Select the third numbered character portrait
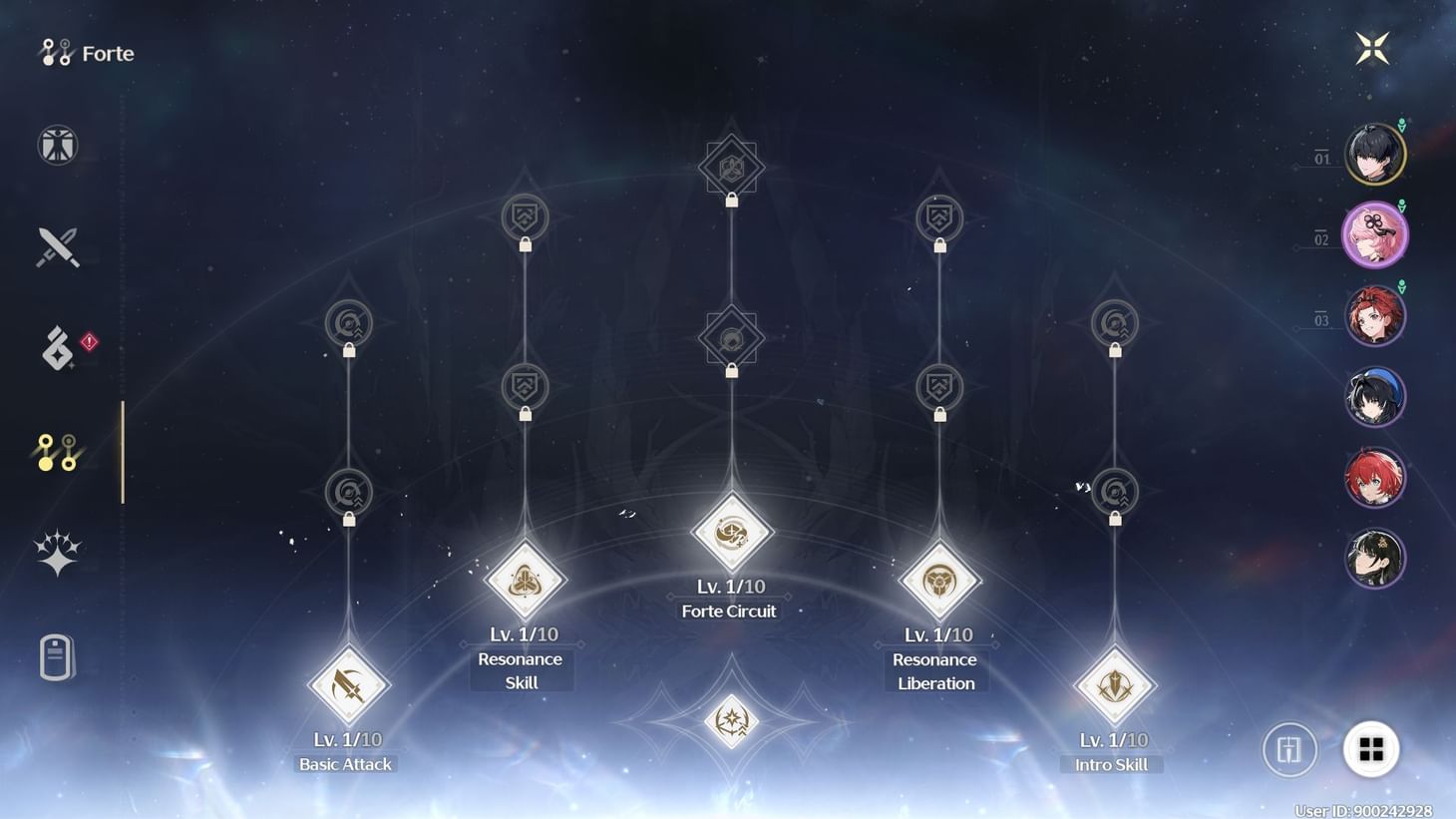The height and width of the screenshot is (819, 1456). [1375, 314]
